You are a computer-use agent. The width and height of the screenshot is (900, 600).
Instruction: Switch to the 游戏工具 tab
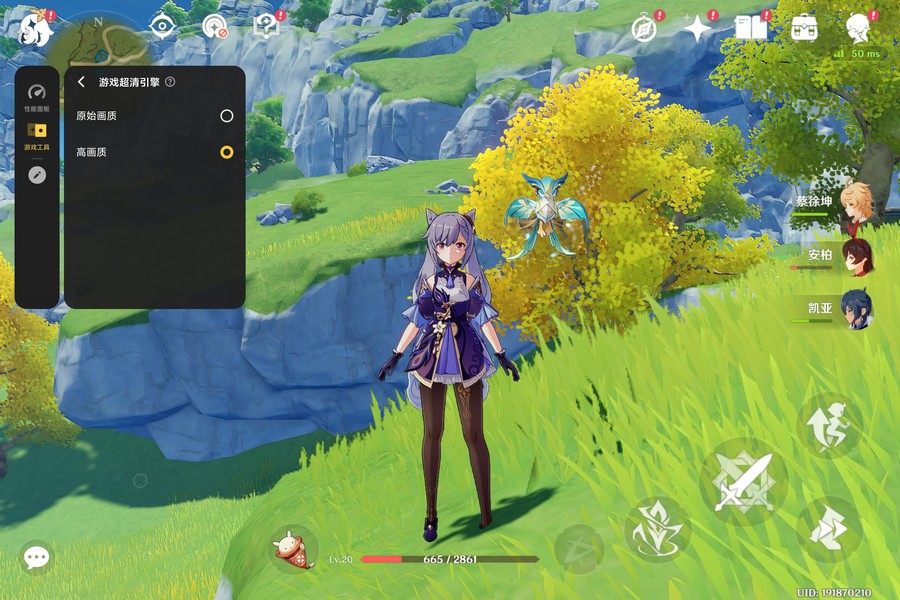click(x=37, y=136)
